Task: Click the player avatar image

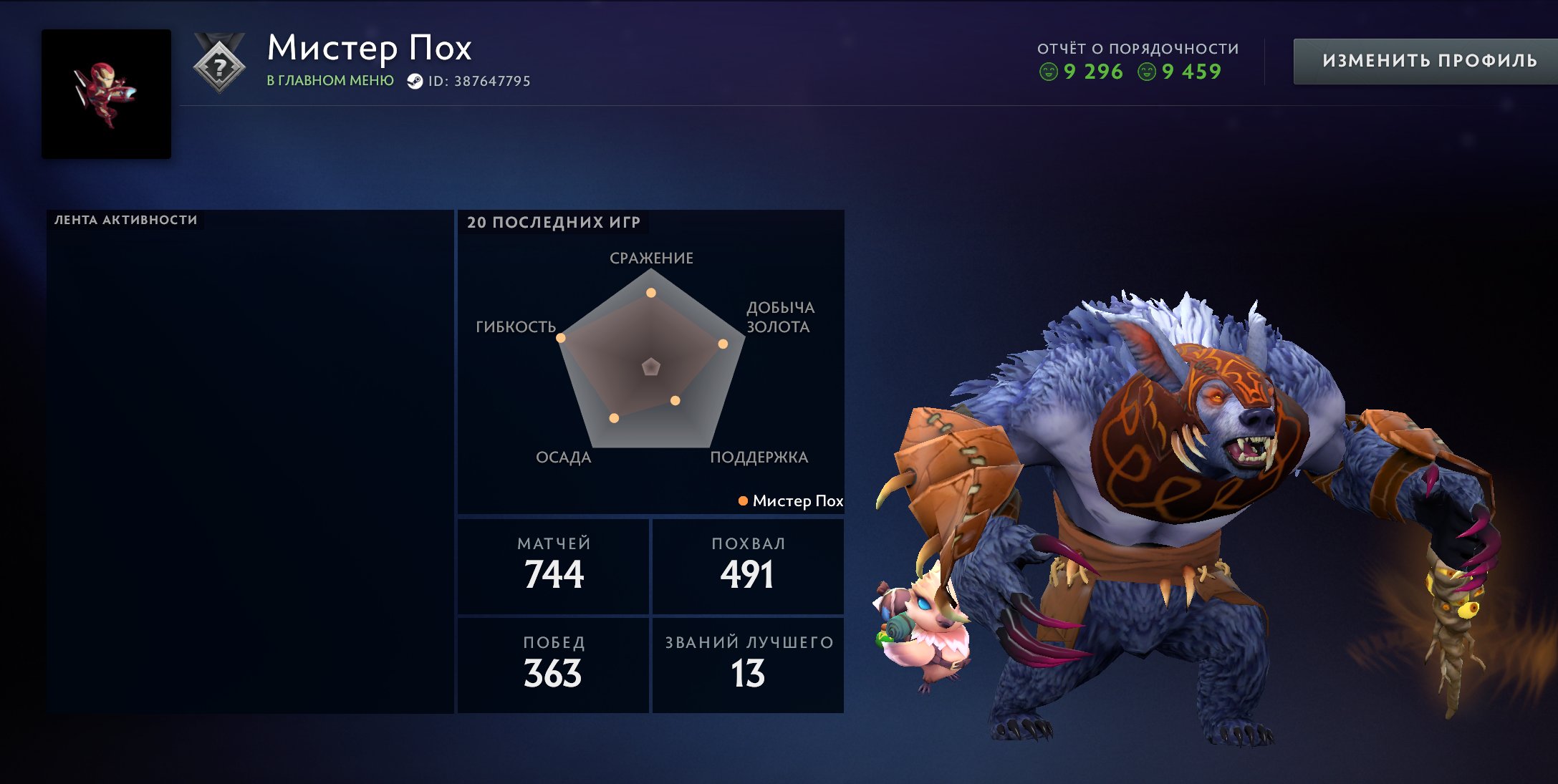Action: [x=106, y=93]
